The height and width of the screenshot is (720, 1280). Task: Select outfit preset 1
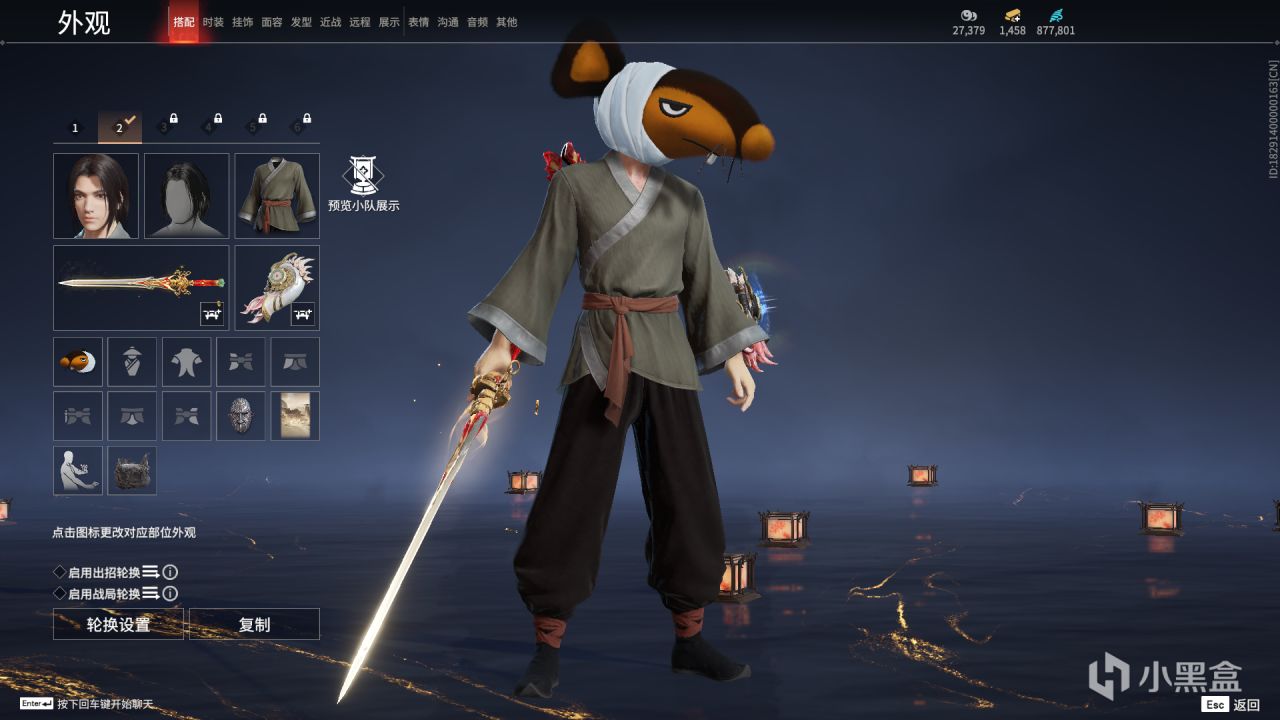click(x=75, y=127)
